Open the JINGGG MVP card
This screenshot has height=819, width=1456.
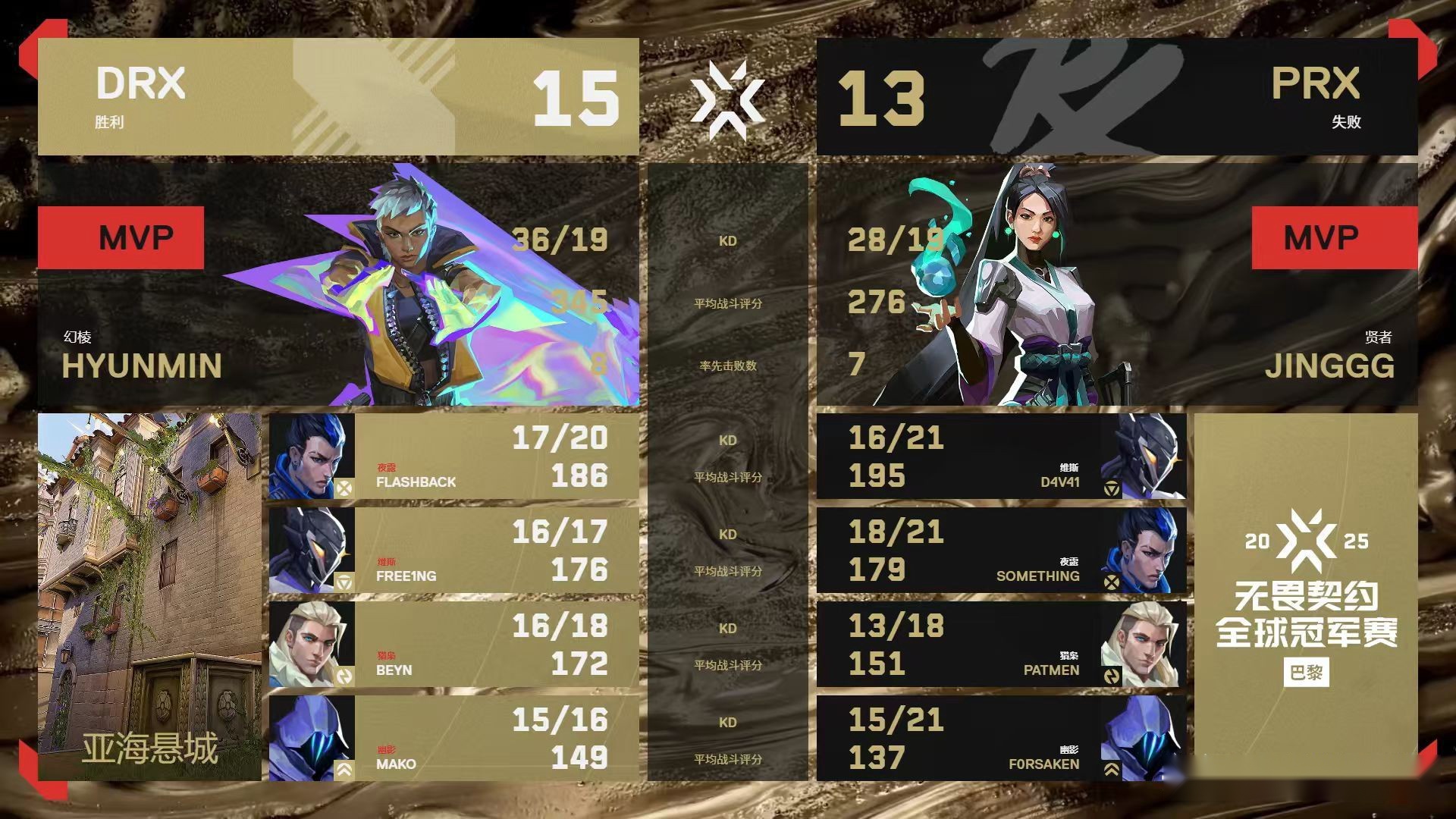click(1116, 285)
